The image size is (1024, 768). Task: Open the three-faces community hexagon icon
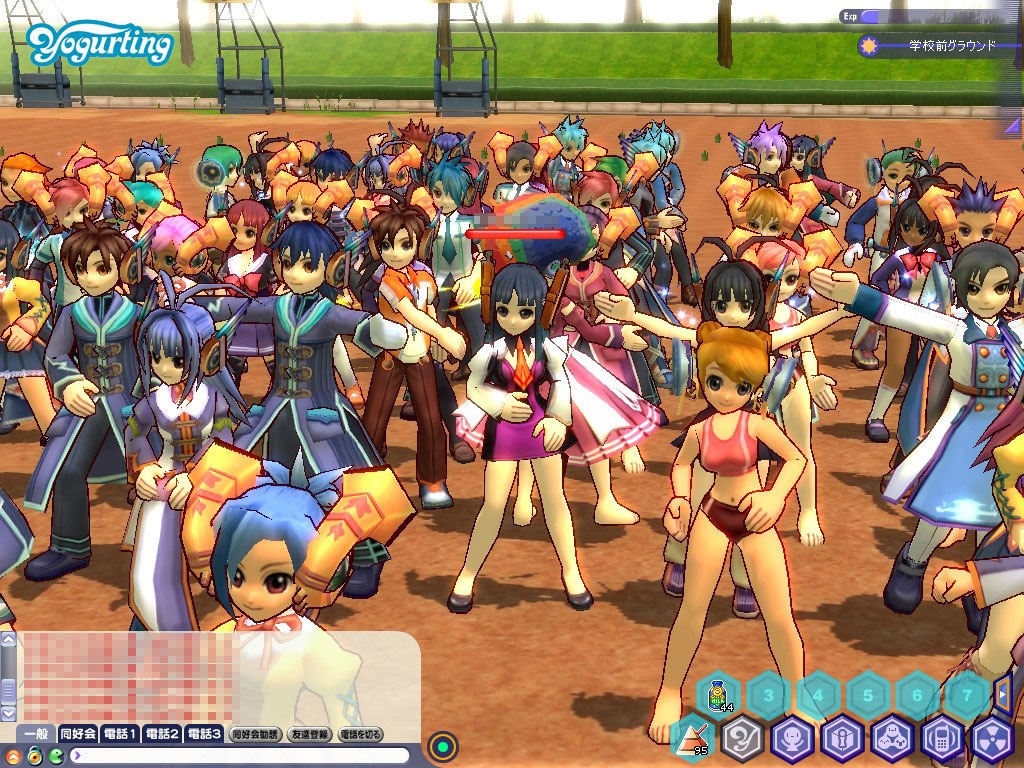tap(892, 739)
